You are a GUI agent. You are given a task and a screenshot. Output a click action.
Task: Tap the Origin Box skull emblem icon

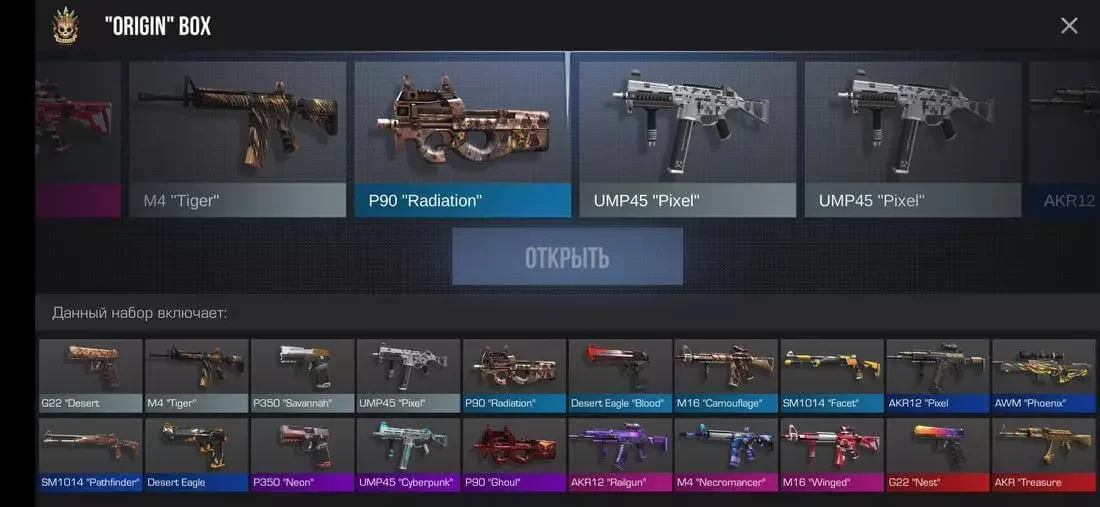(x=66, y=26)
